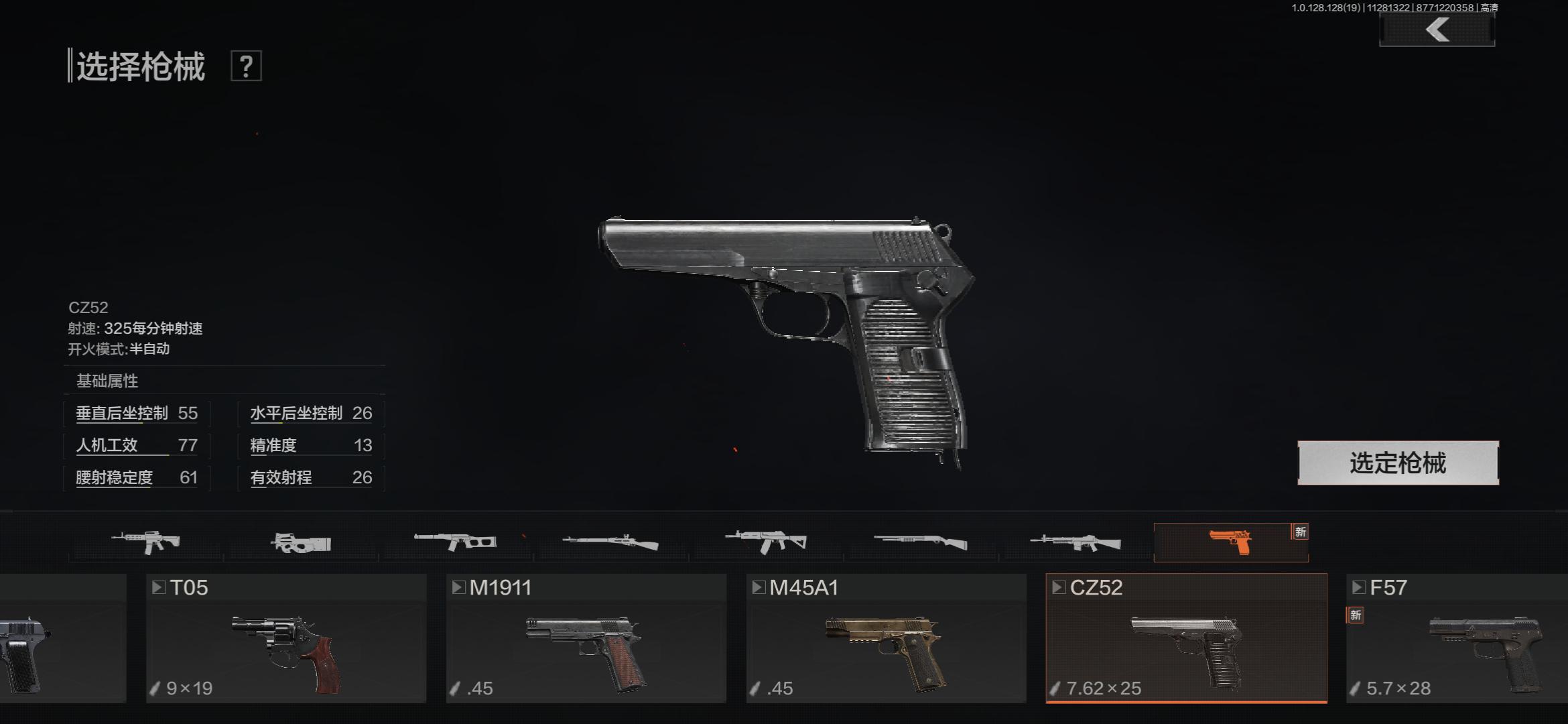Switch to the assault rifle category tab
The height and width of the screenshot is (724, 1568).
coord(146,542)
